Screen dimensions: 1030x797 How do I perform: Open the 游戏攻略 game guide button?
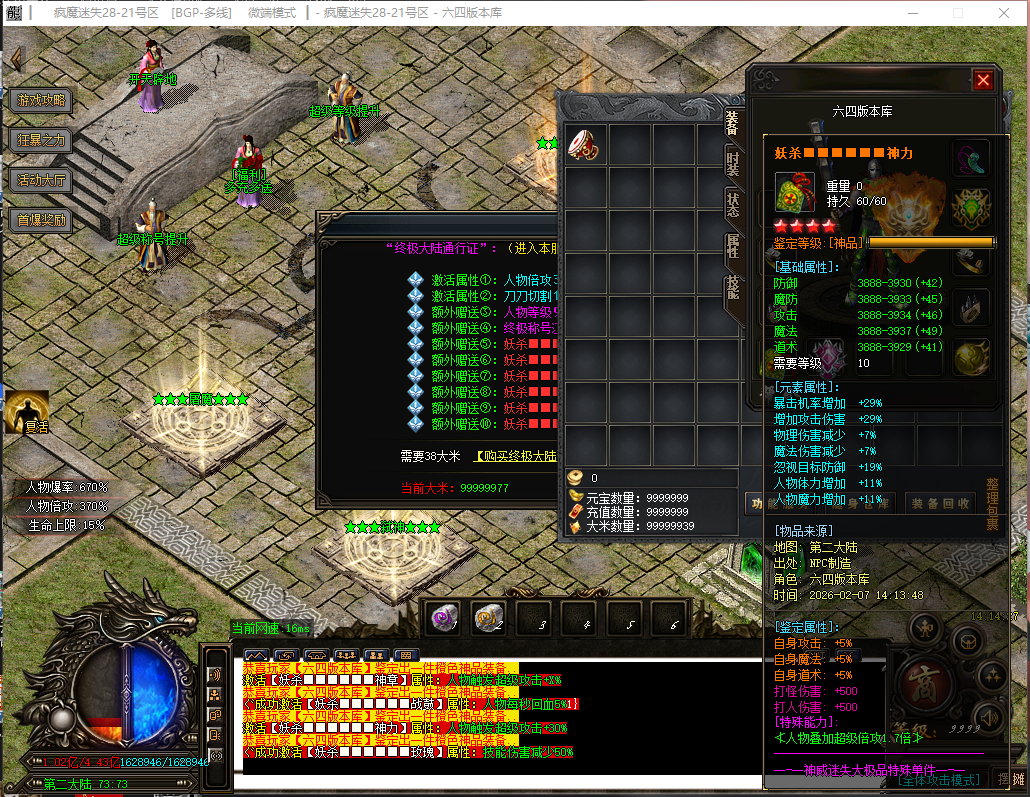click(x=41, y=100)
